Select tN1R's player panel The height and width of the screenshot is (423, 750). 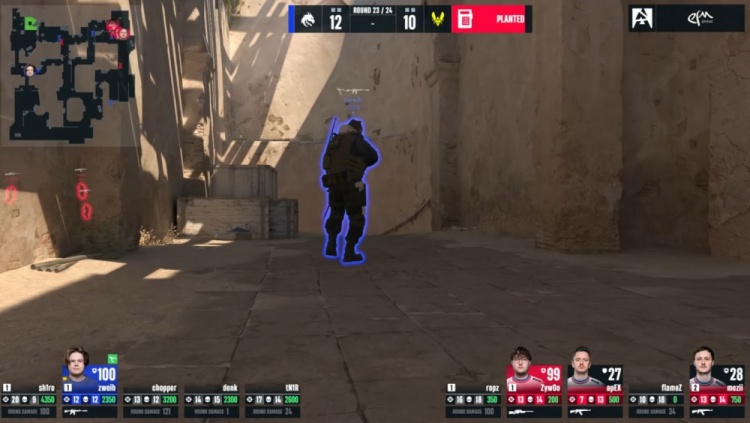(x=271, y=399)
